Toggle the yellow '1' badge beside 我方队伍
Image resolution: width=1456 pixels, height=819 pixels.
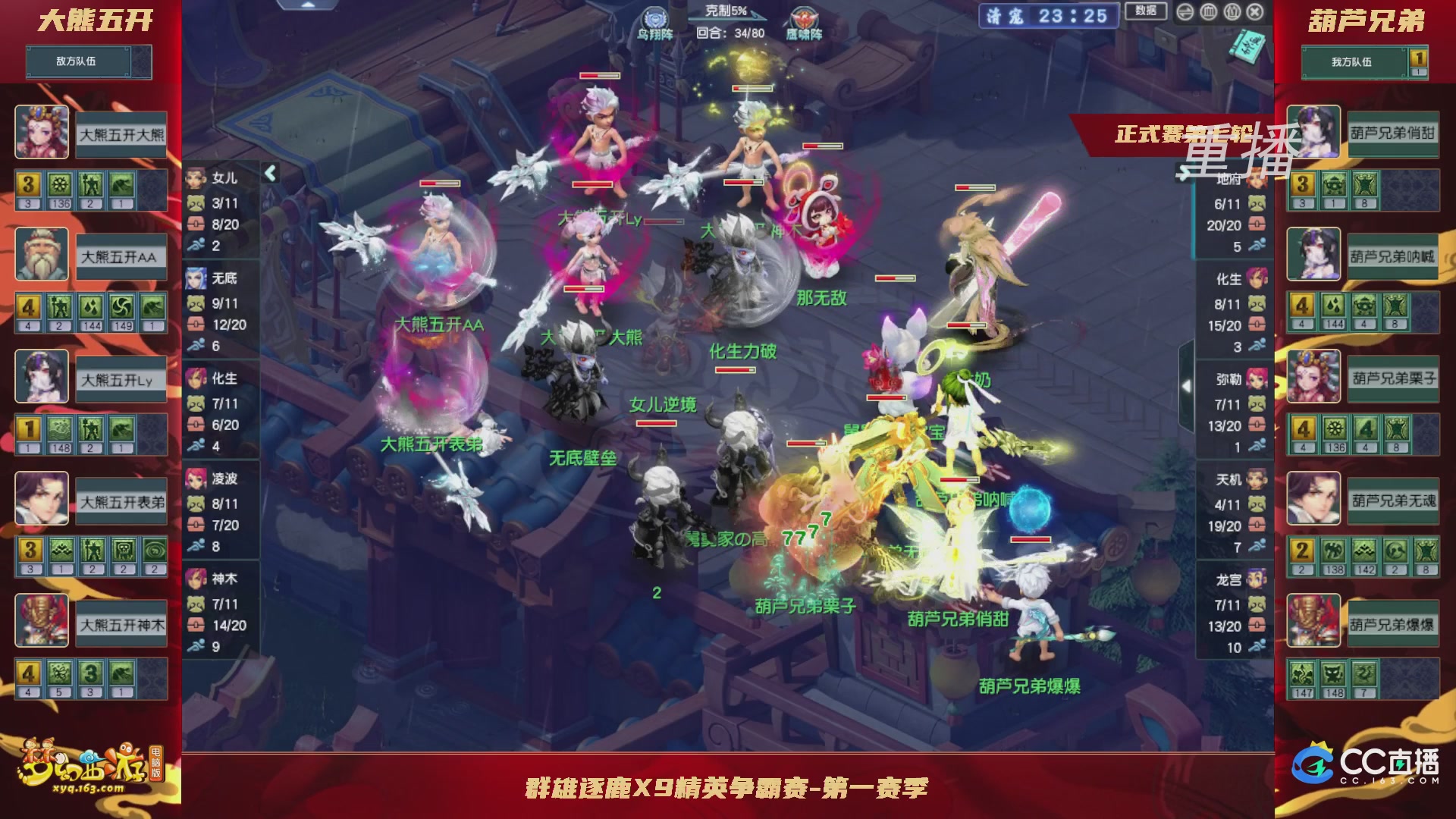click(1420, 60)
